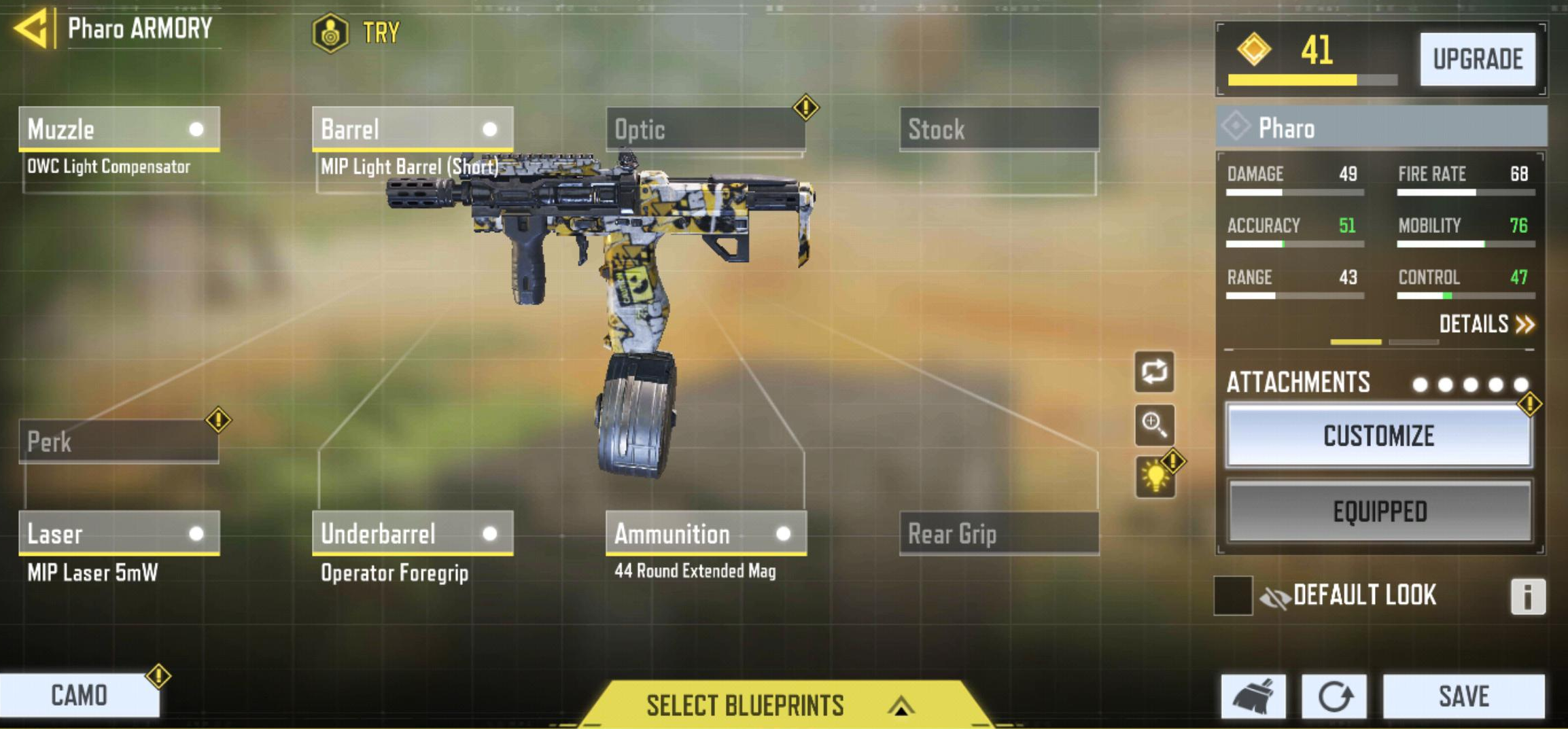
Task: Click the CUSTOMIZE attachments button
Action: point(1378,437)
